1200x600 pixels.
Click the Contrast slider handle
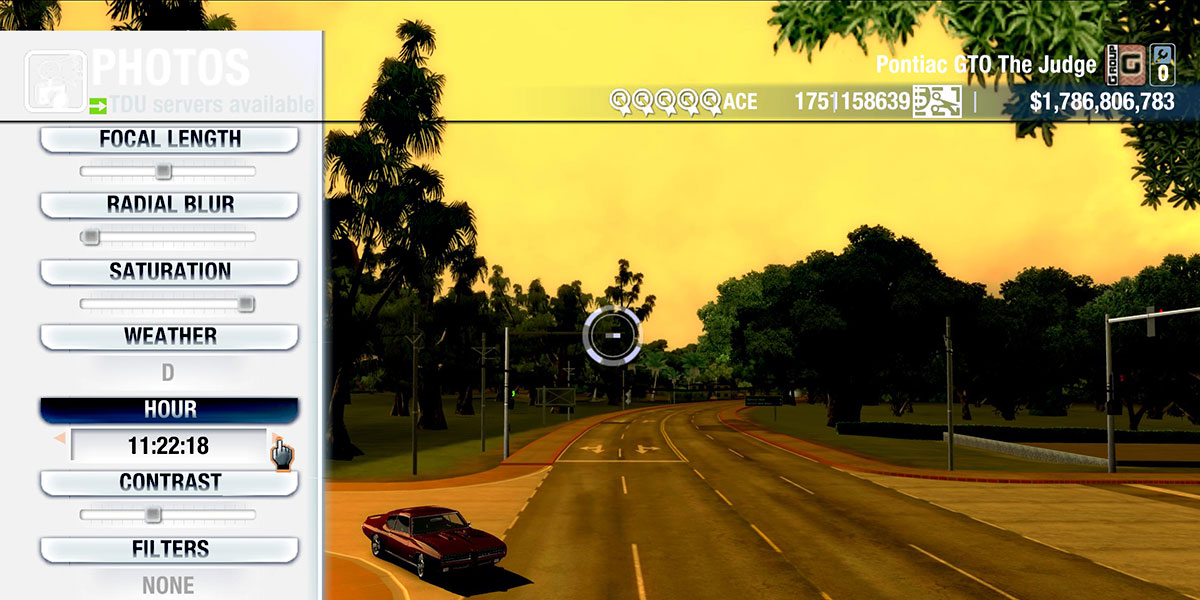(152, 515)
